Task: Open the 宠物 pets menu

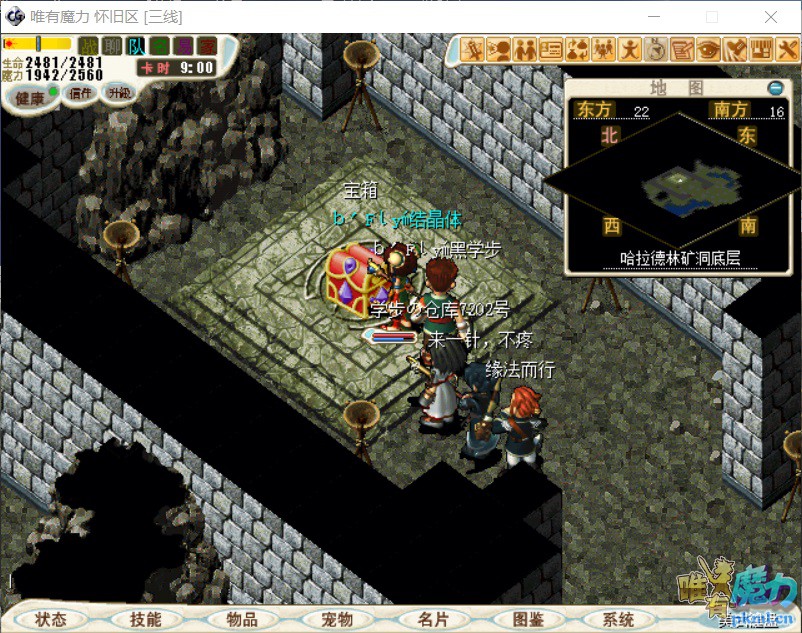Action: pyautogui.click(x=338, y=619)
